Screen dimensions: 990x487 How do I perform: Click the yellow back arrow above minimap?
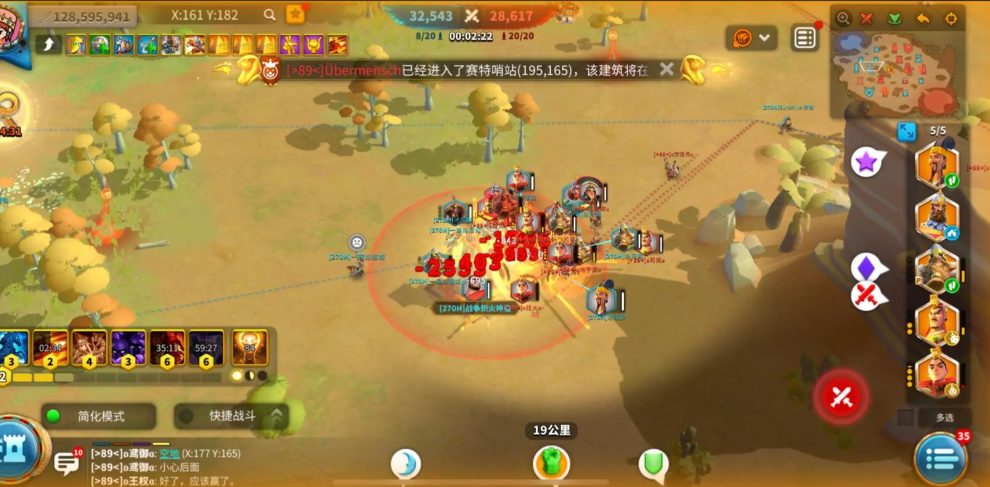click(x=923, y=18)
